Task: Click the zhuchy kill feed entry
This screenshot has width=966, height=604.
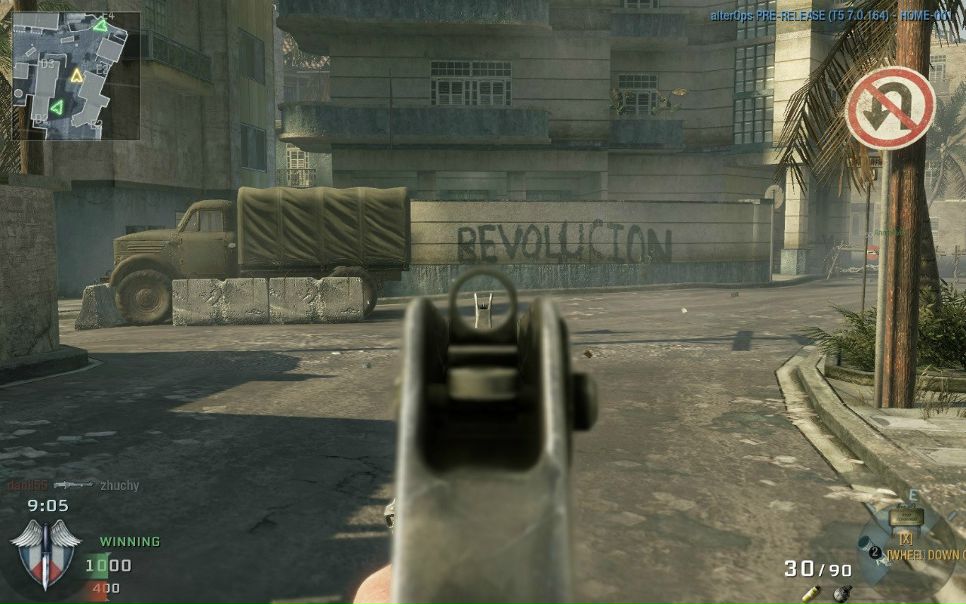Action: pyautogui.click(x=119, y=485)
